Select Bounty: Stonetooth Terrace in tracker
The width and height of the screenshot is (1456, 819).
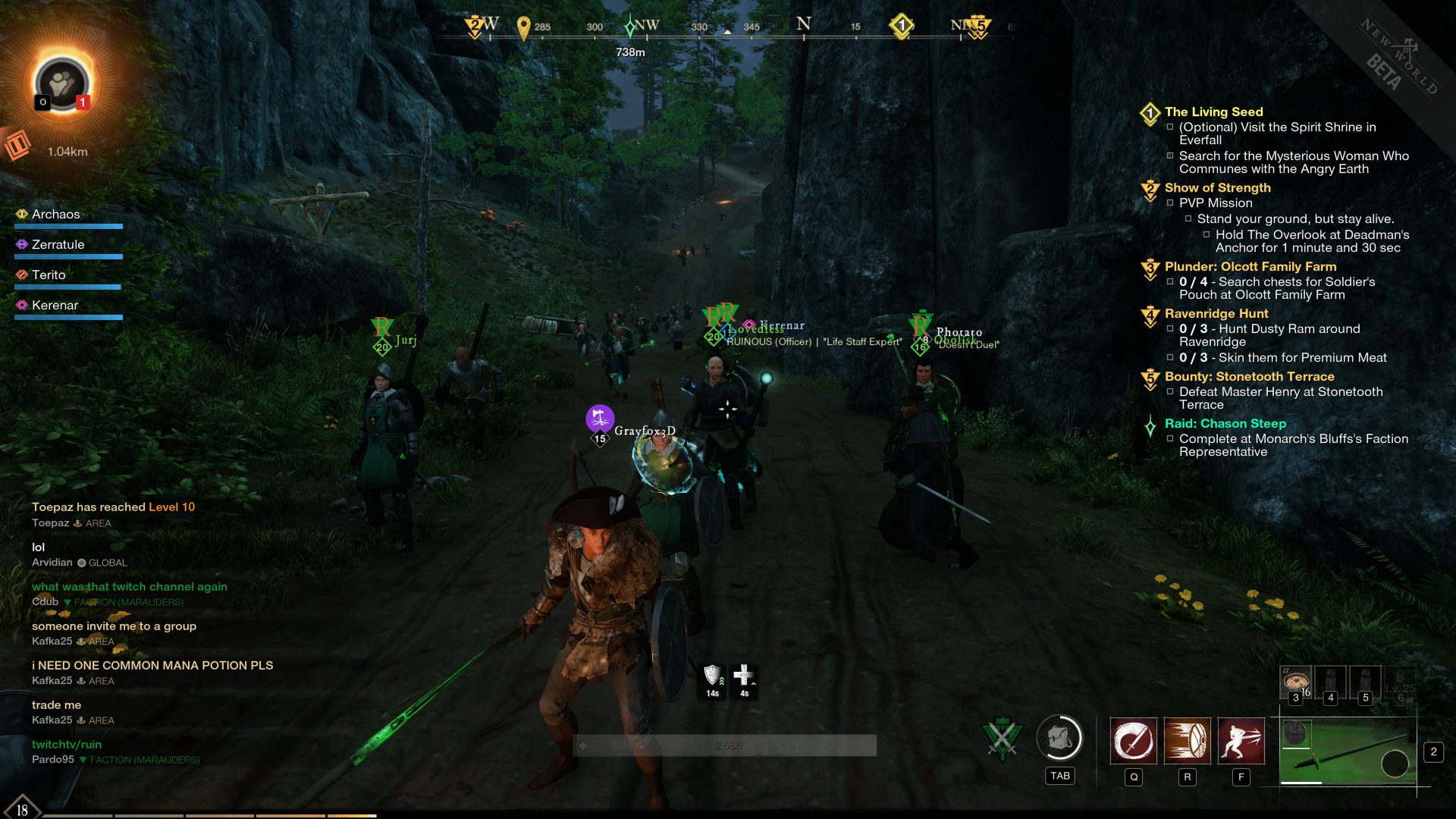click(1249, 377)
